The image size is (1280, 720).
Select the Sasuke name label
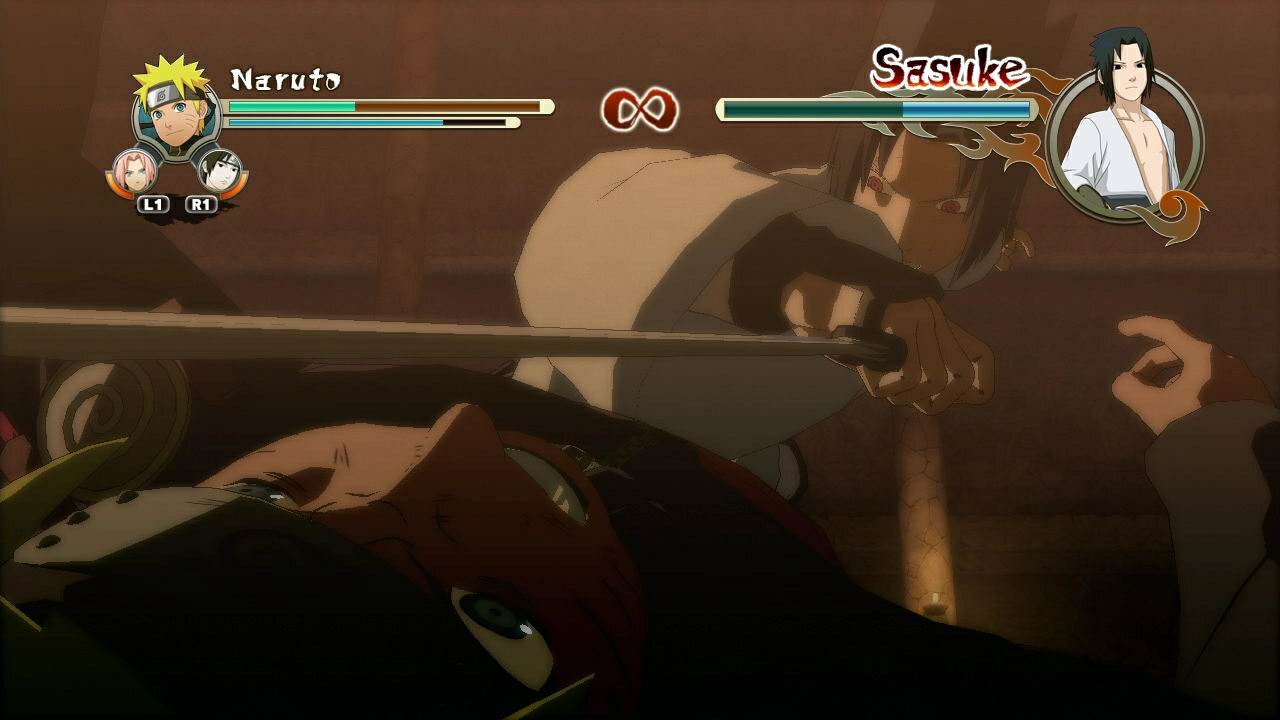click(950, 68)
